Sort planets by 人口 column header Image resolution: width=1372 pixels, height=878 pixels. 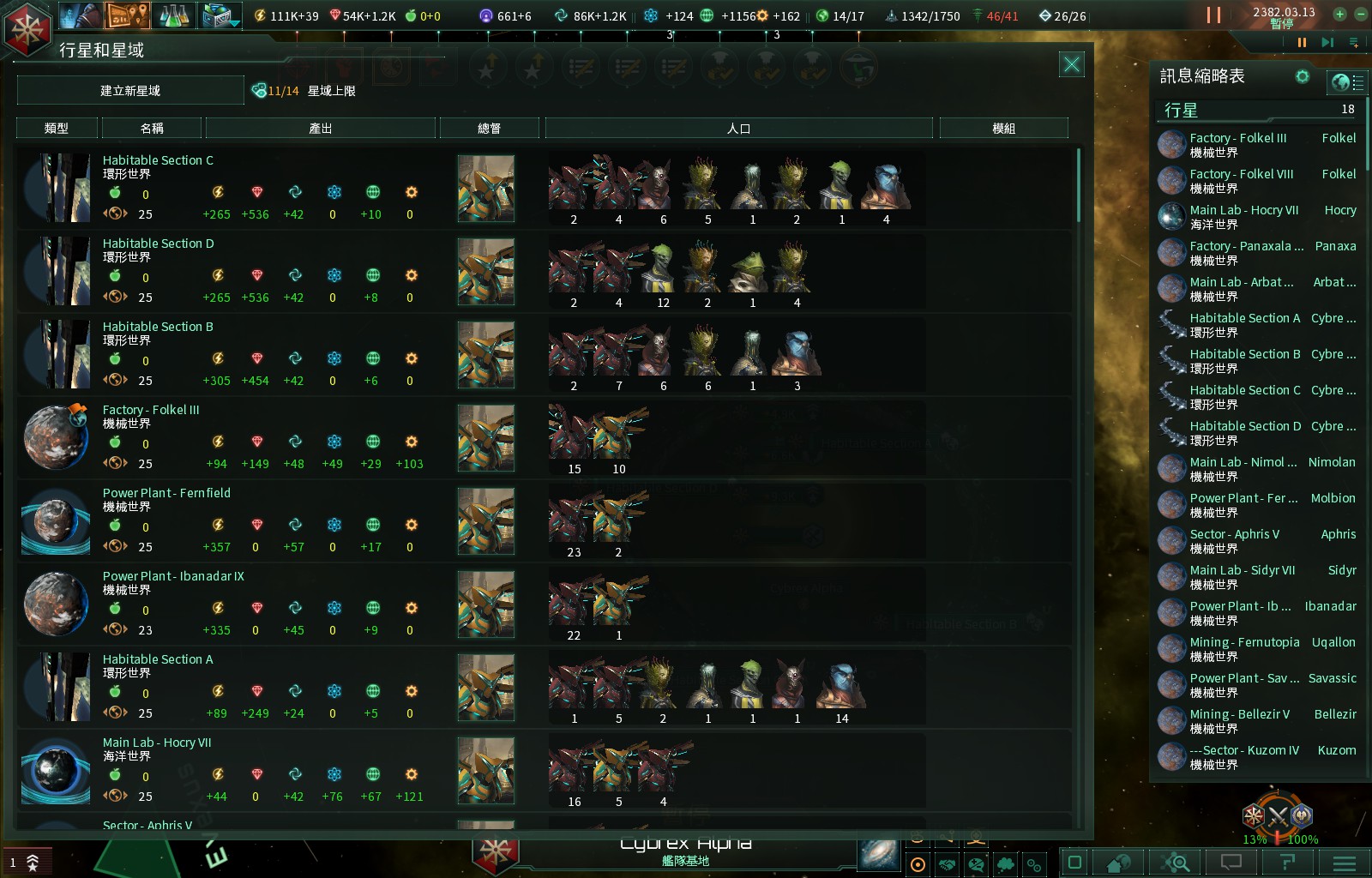pos(738,129)
